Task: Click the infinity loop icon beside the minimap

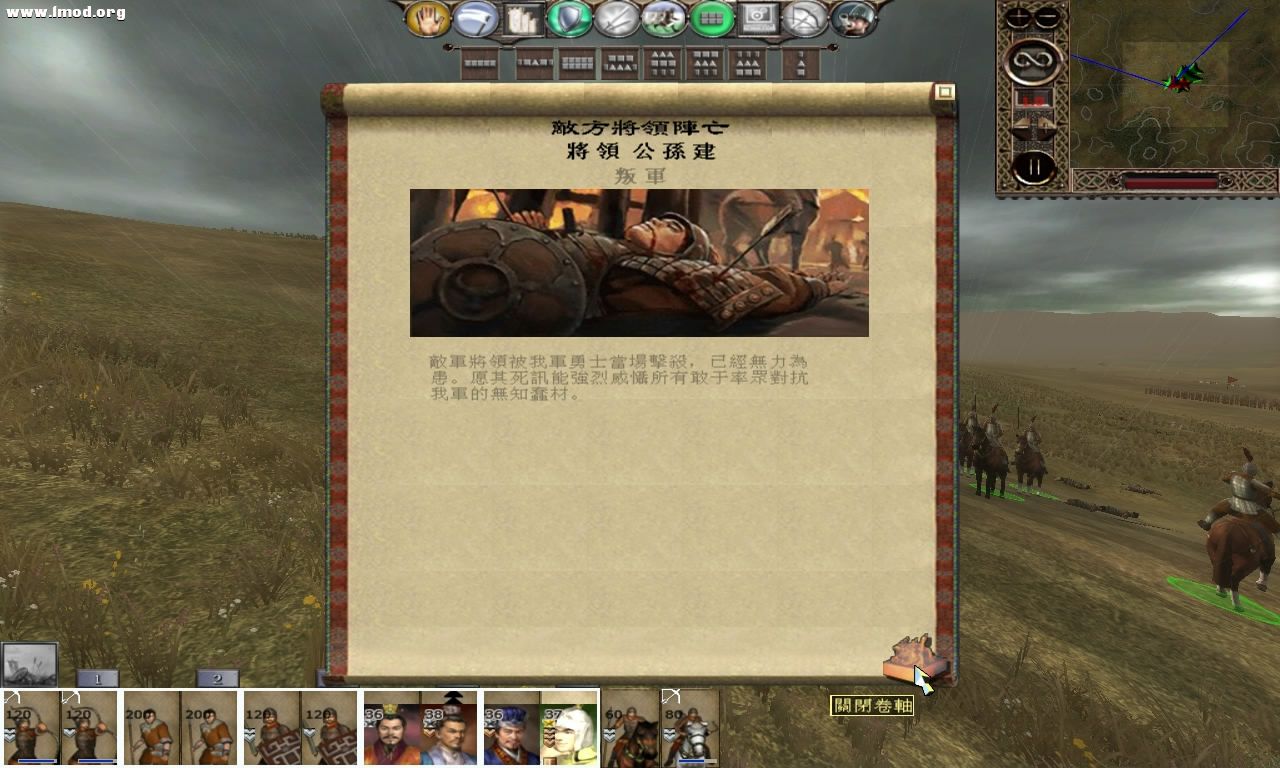Action: pos(1033,62)
